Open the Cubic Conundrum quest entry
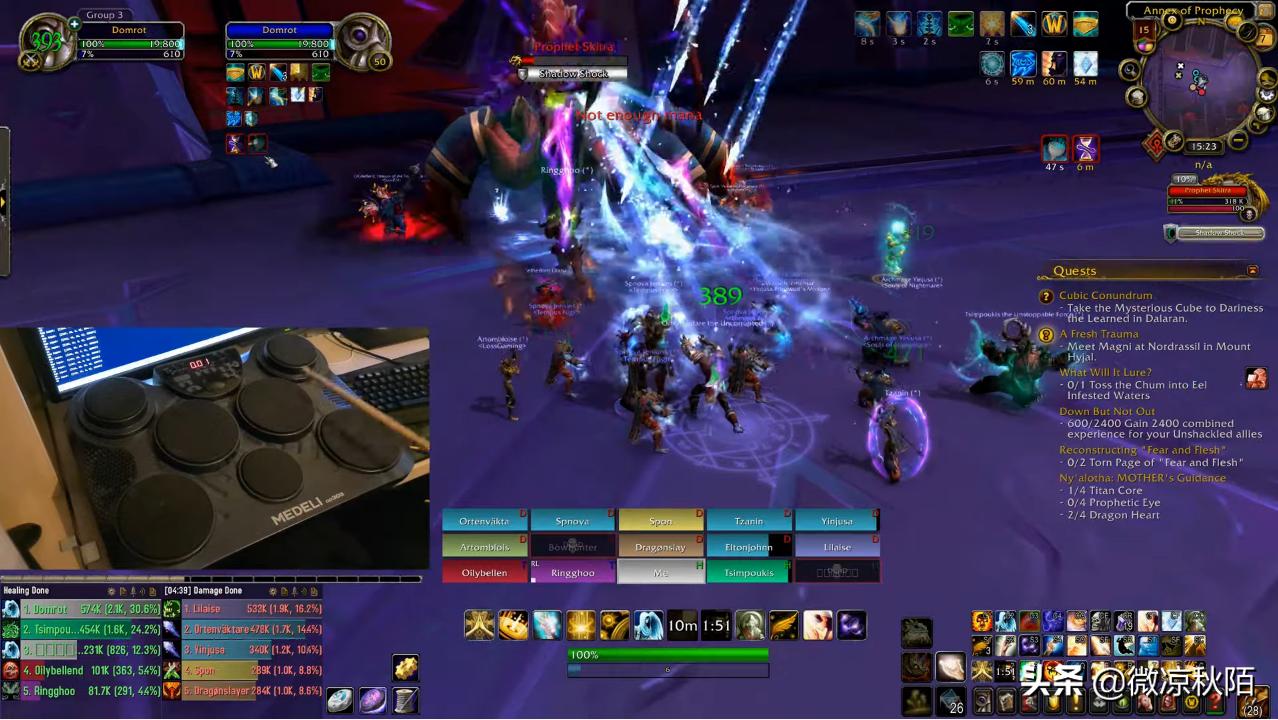 [1105, 296]
